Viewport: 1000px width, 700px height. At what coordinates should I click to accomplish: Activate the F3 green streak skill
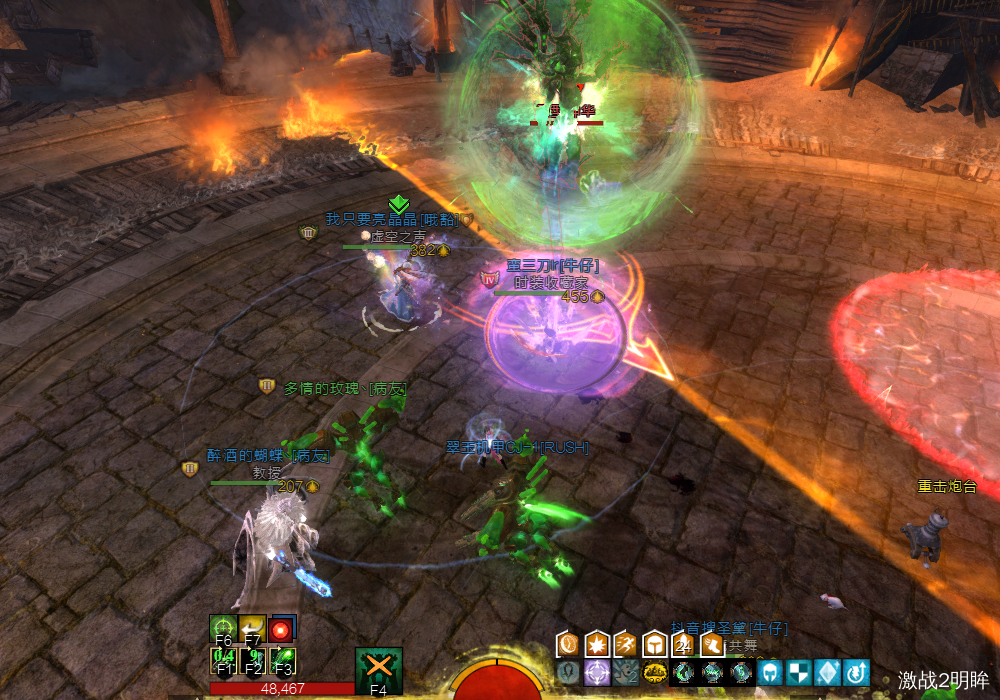coord(283,660)
